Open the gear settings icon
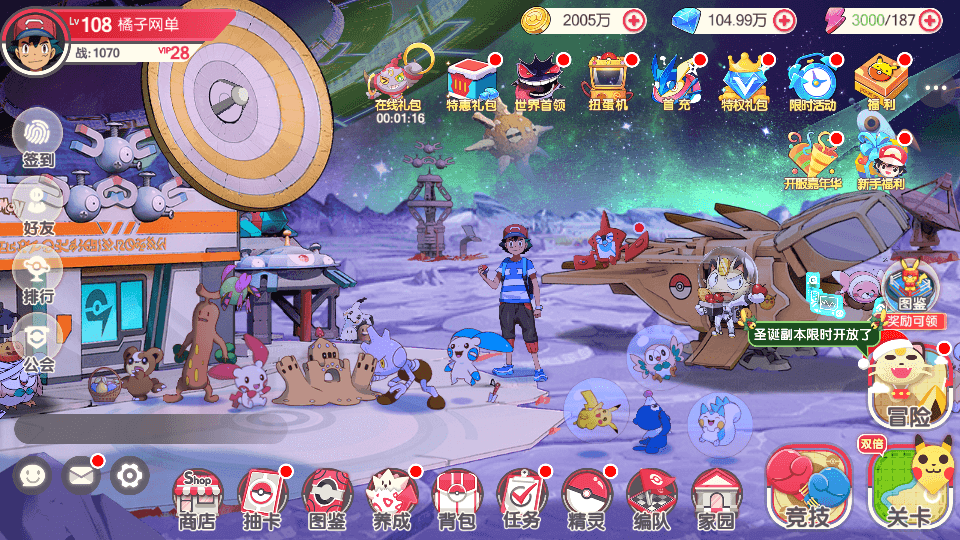 tap(129, 475)
